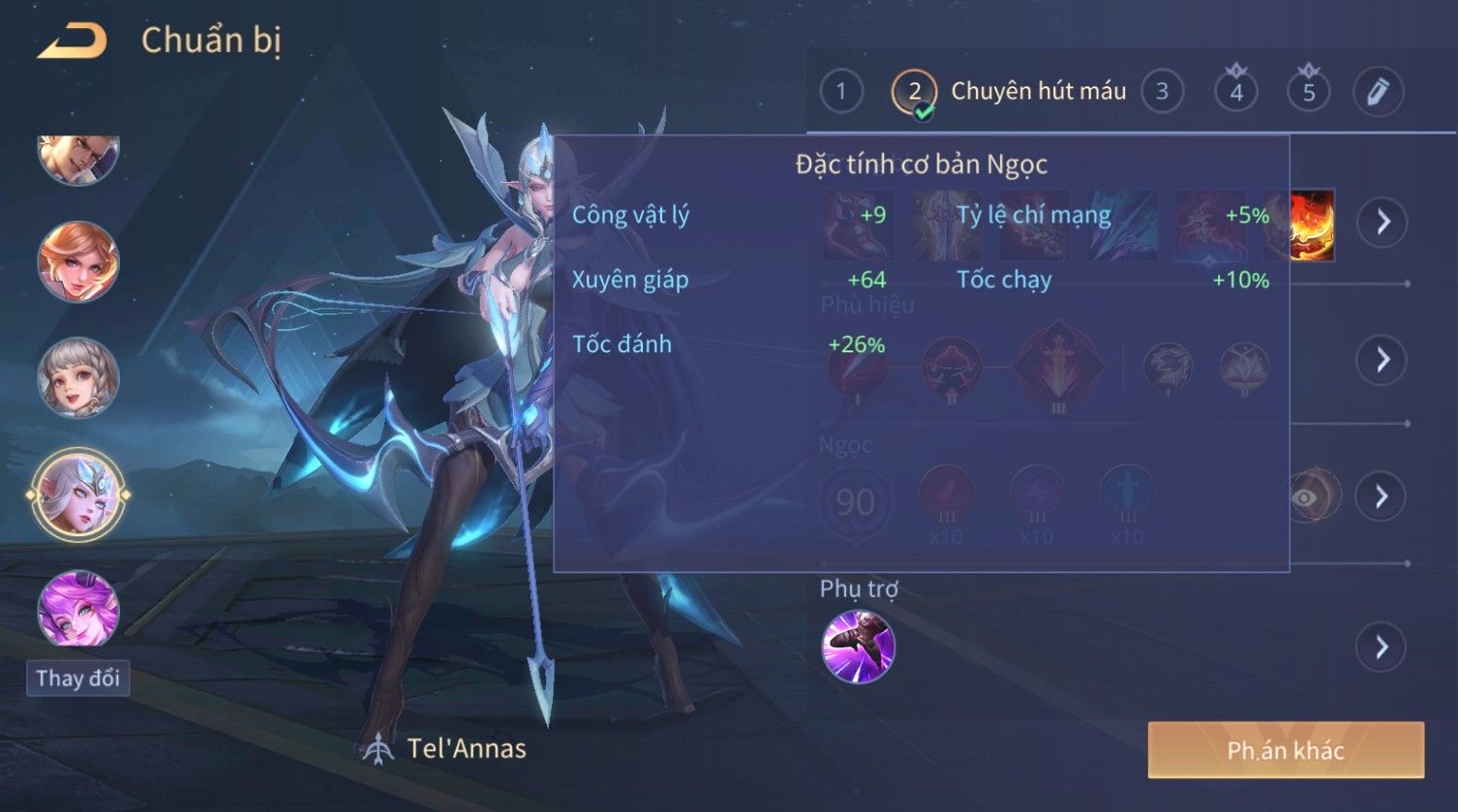1458x812 pixels.
Task: Switch to preset tab 3
Action: click(1162, 92)
